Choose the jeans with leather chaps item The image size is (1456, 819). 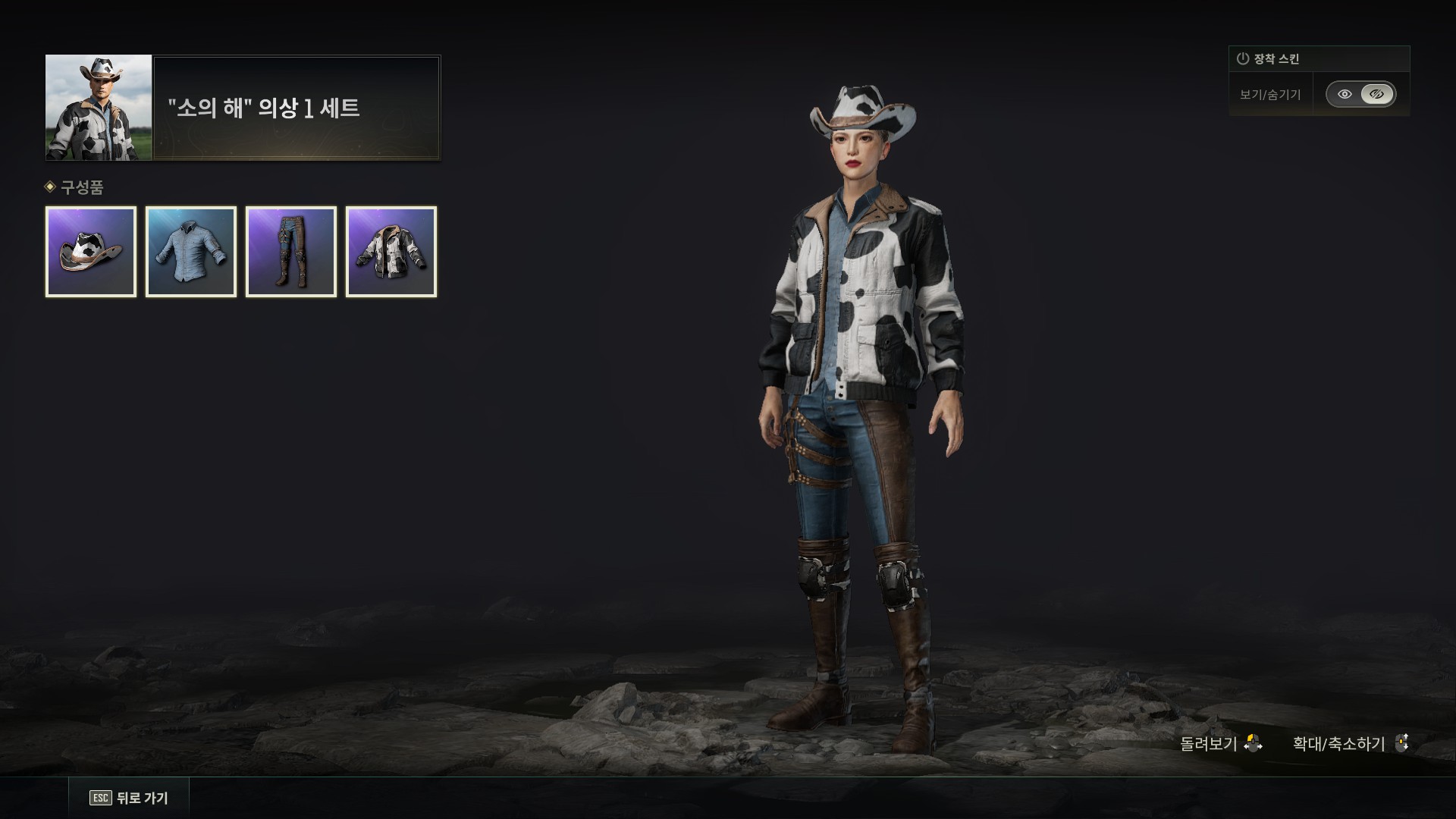coord(291,252)
